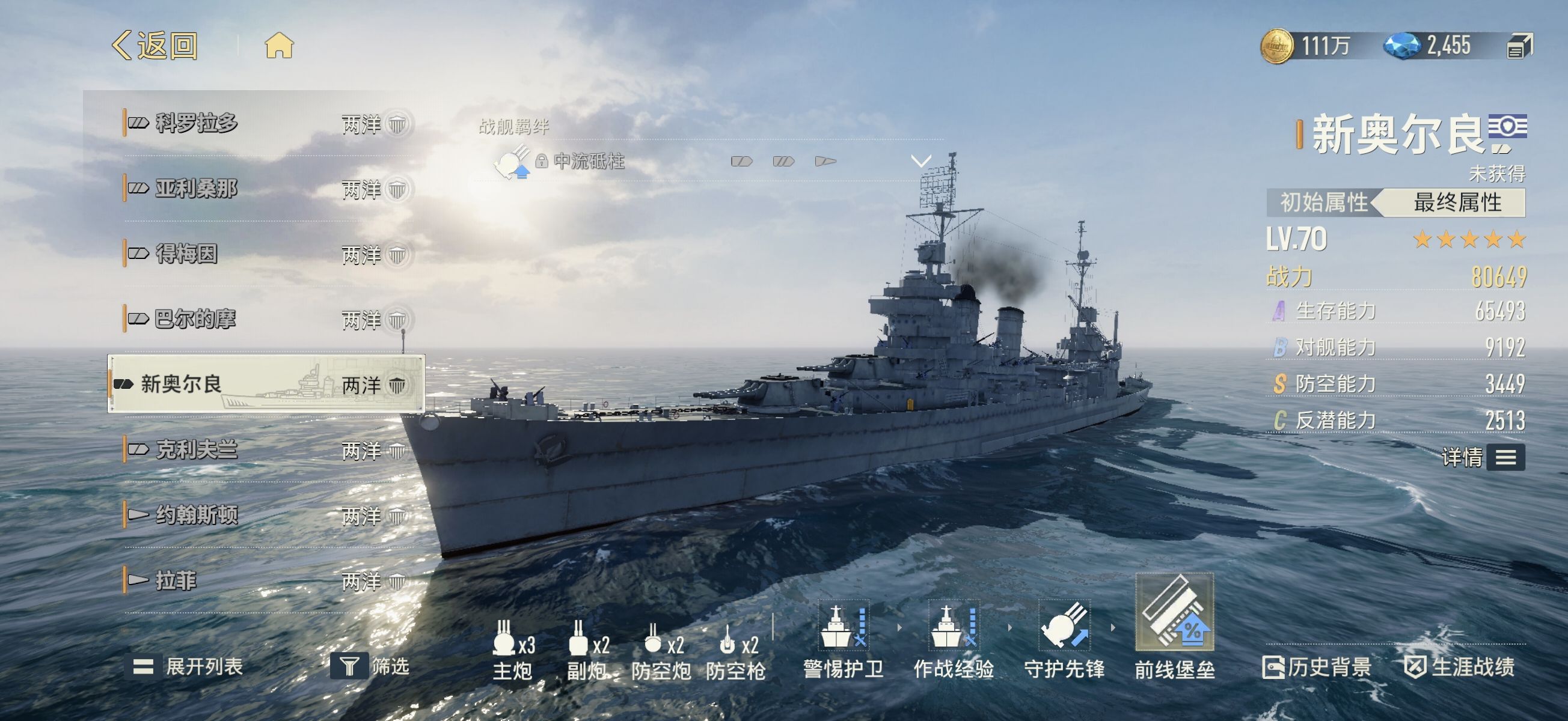This screenshot has height=721, width=1568.
Task: View the 主炮 main gun weapon
Action: pyautogui.click(x=512, y=650)
